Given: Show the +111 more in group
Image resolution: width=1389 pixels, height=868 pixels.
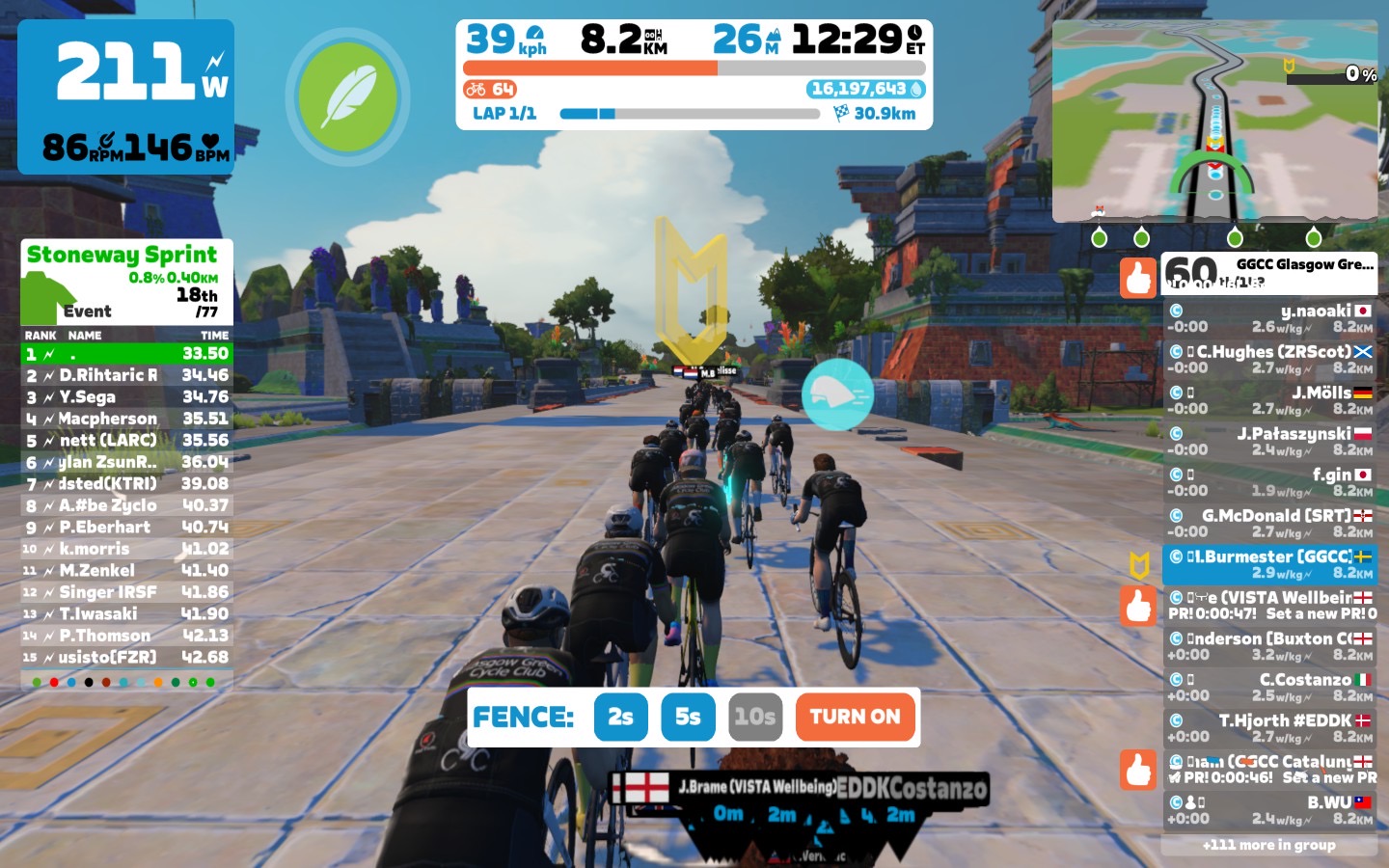Looking at the screenshot, I should tap(1268, 845).
